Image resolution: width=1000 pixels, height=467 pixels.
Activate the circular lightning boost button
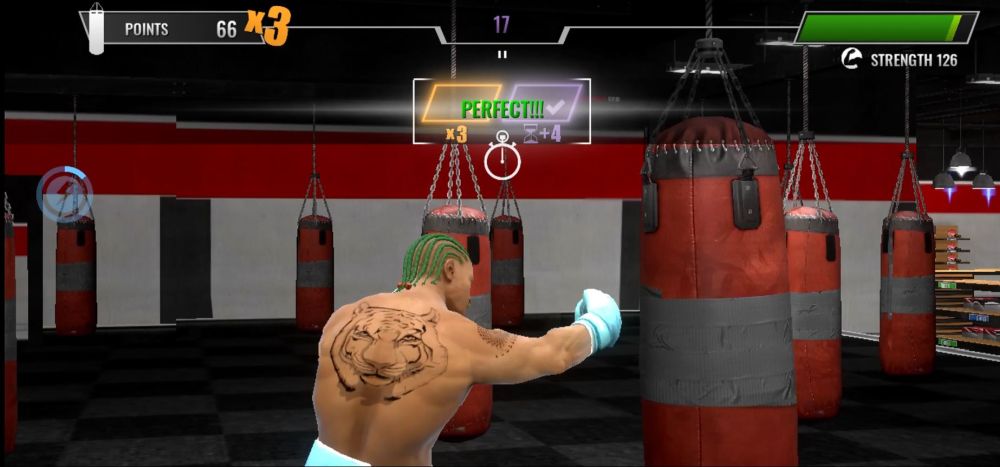(66, 193)
